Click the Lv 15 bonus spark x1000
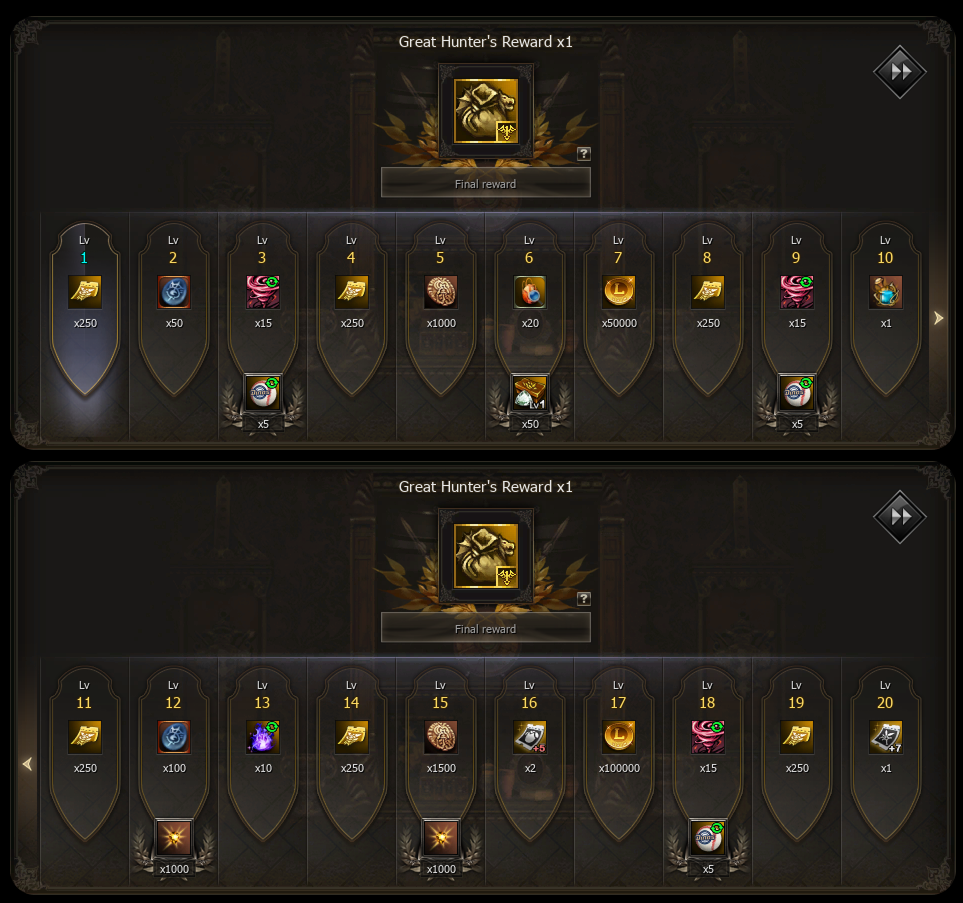This screenshot has height=903, width=963. click(440, 838)
